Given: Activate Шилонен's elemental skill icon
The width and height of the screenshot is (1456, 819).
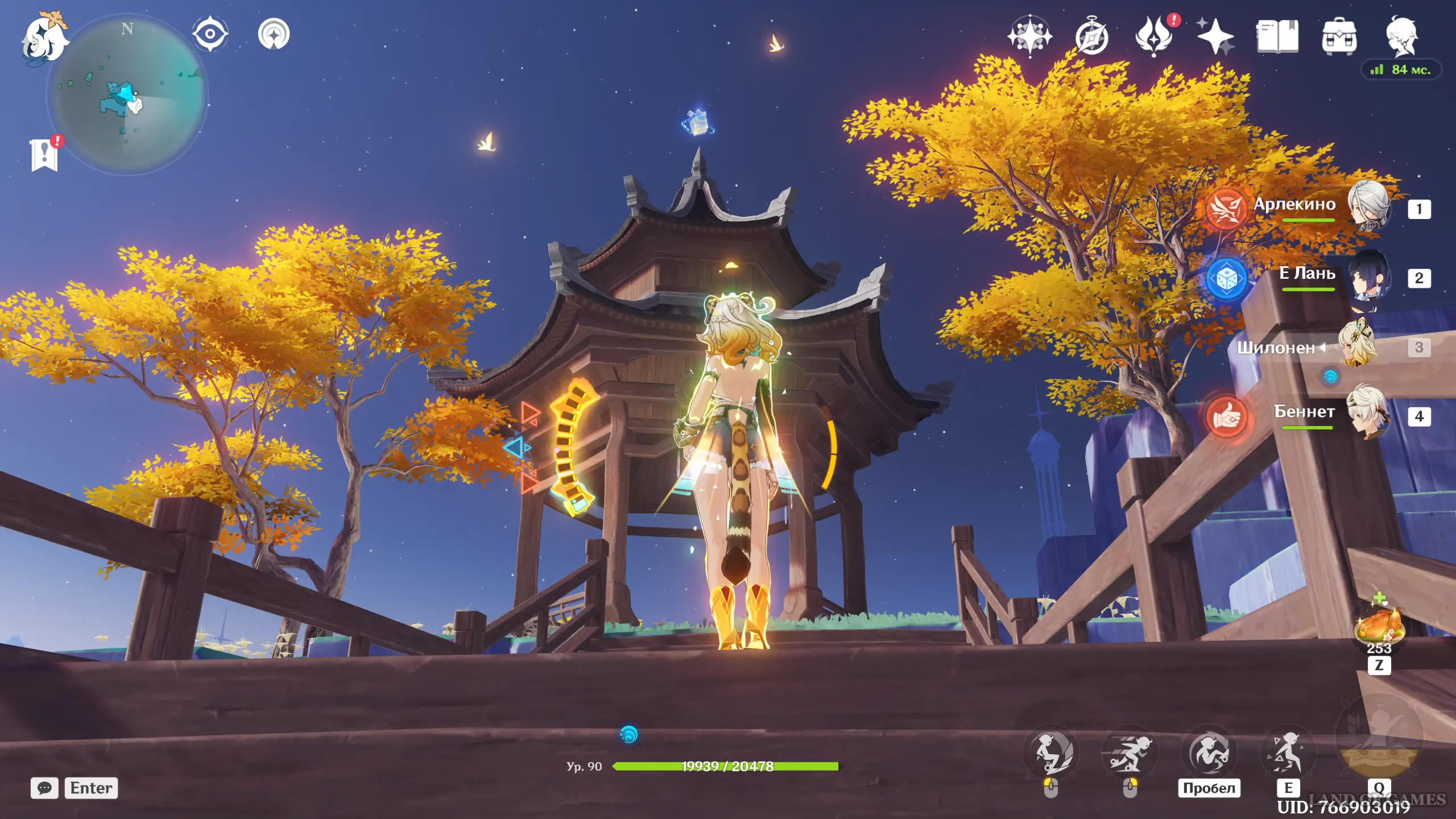Looking at the screenshot, I should point(1288,752).
